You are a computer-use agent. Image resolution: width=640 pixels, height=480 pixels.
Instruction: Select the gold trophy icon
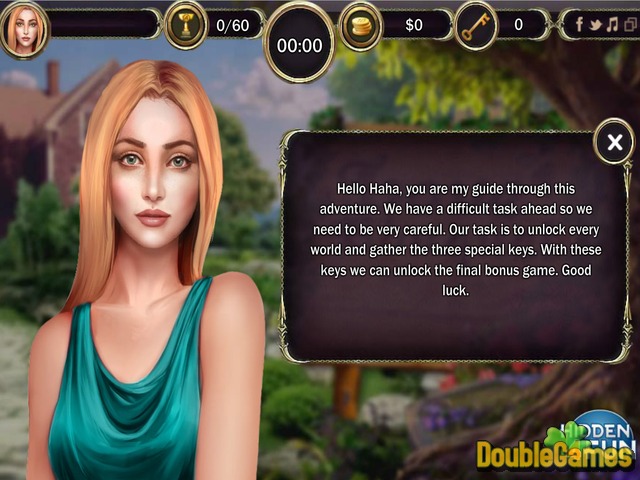click(185, 25)
